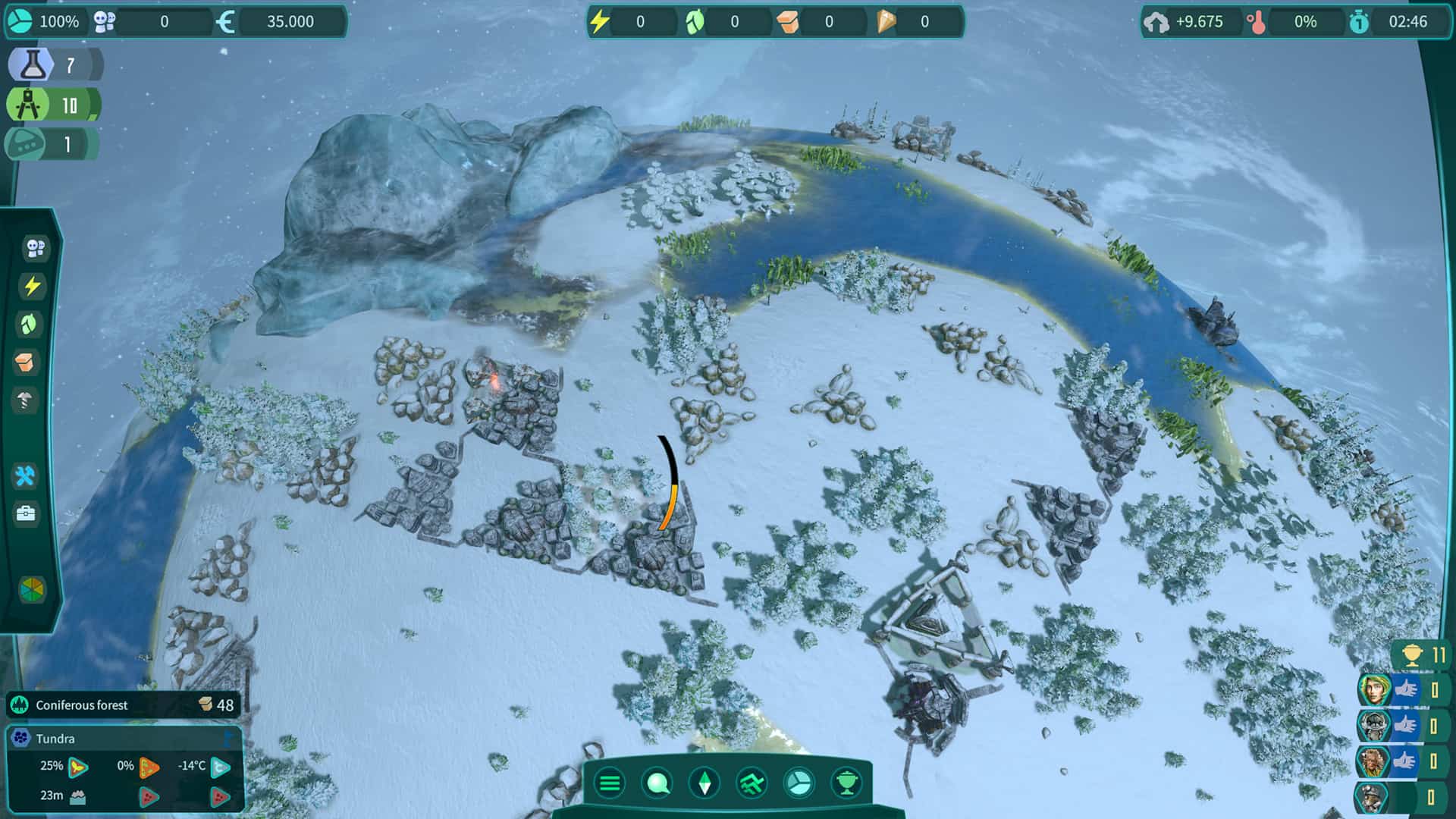Click the multicolored hexagon wheel icon
This screenshot has width=1456, height=819.
pyautogui.click(x=32, y=589)
